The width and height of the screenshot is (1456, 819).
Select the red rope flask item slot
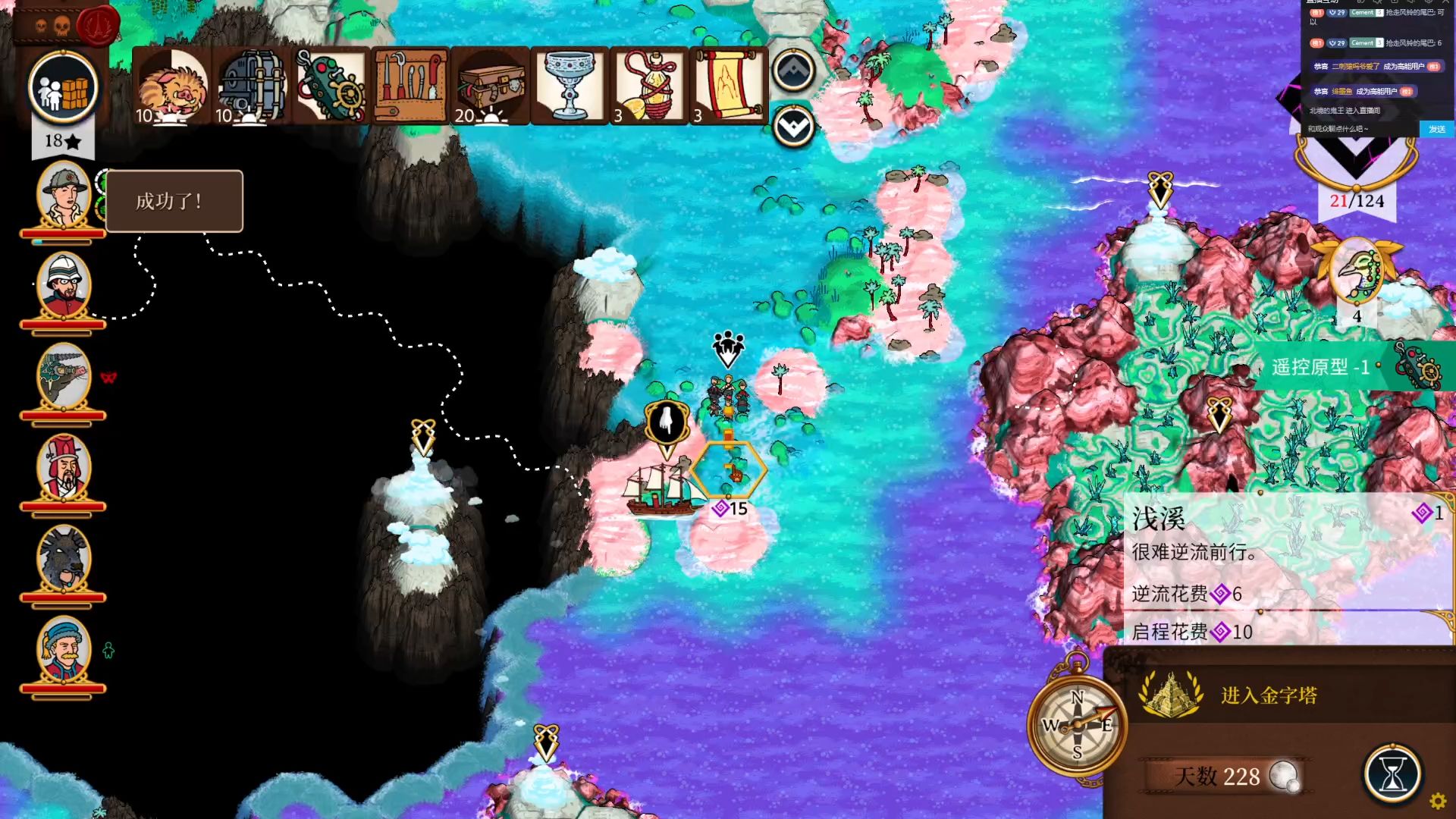(x=649, y=86)
